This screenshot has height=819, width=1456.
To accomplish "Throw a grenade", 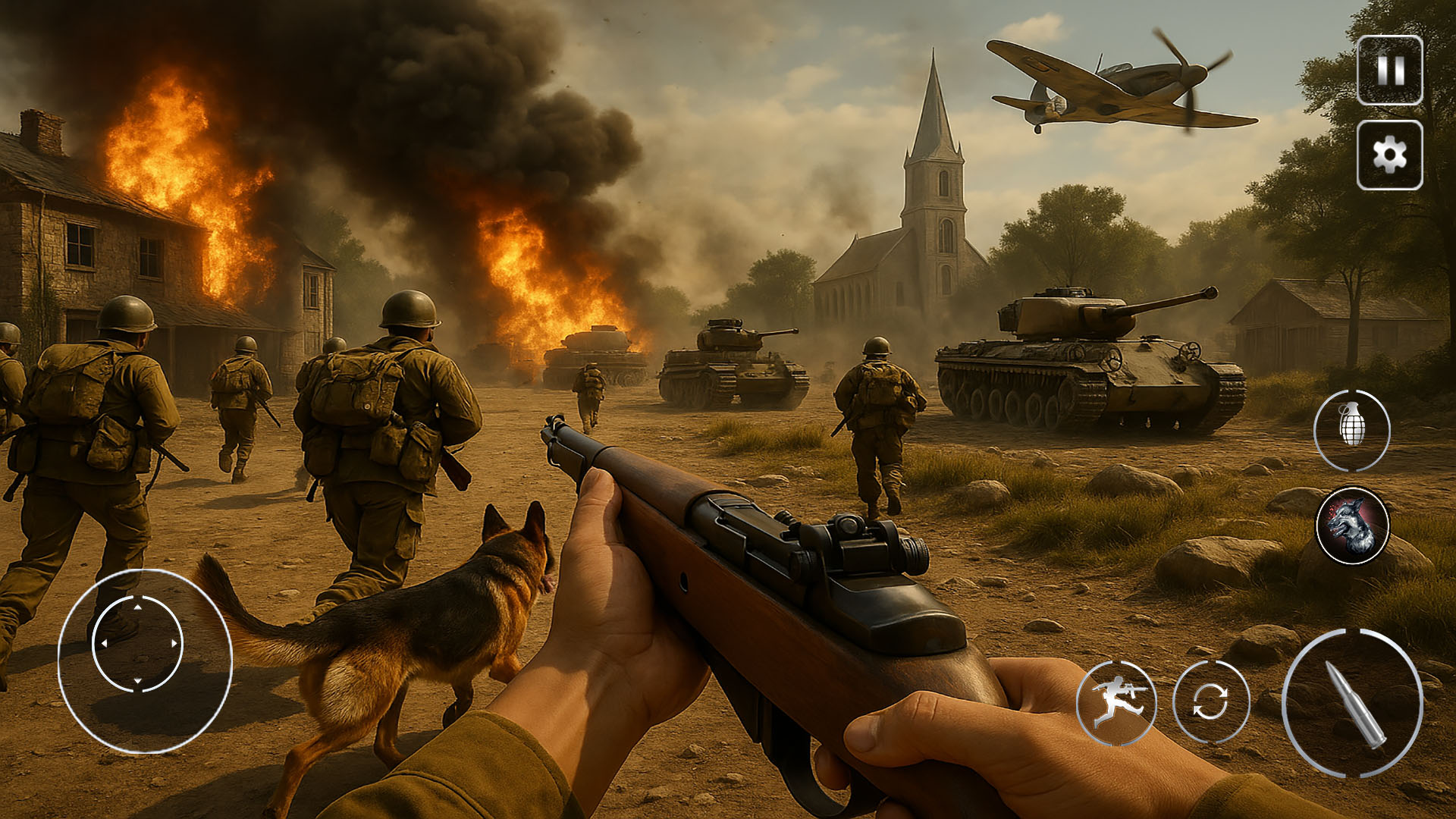I will [1351, 430].
